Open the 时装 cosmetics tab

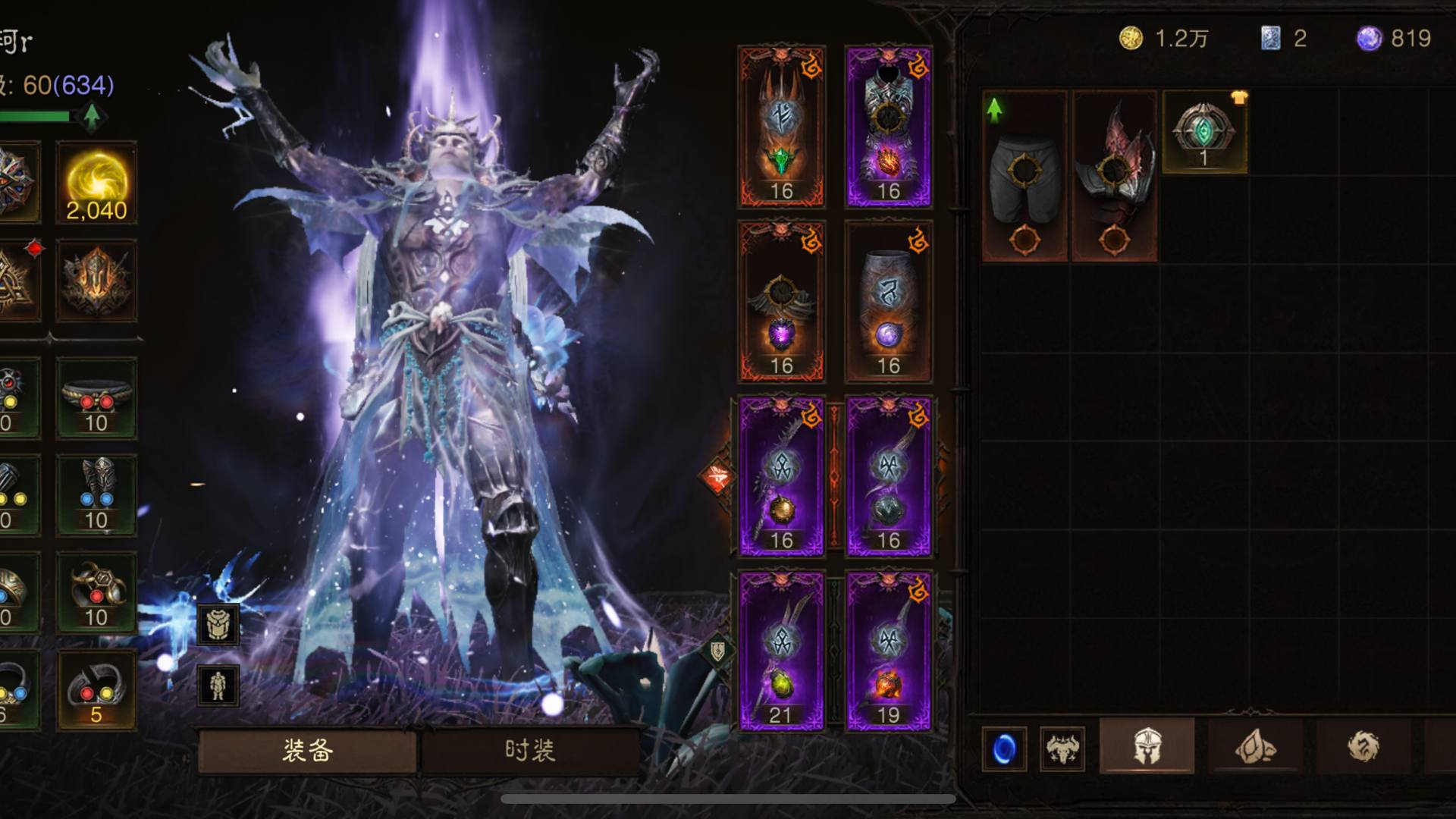click(530, 751)
